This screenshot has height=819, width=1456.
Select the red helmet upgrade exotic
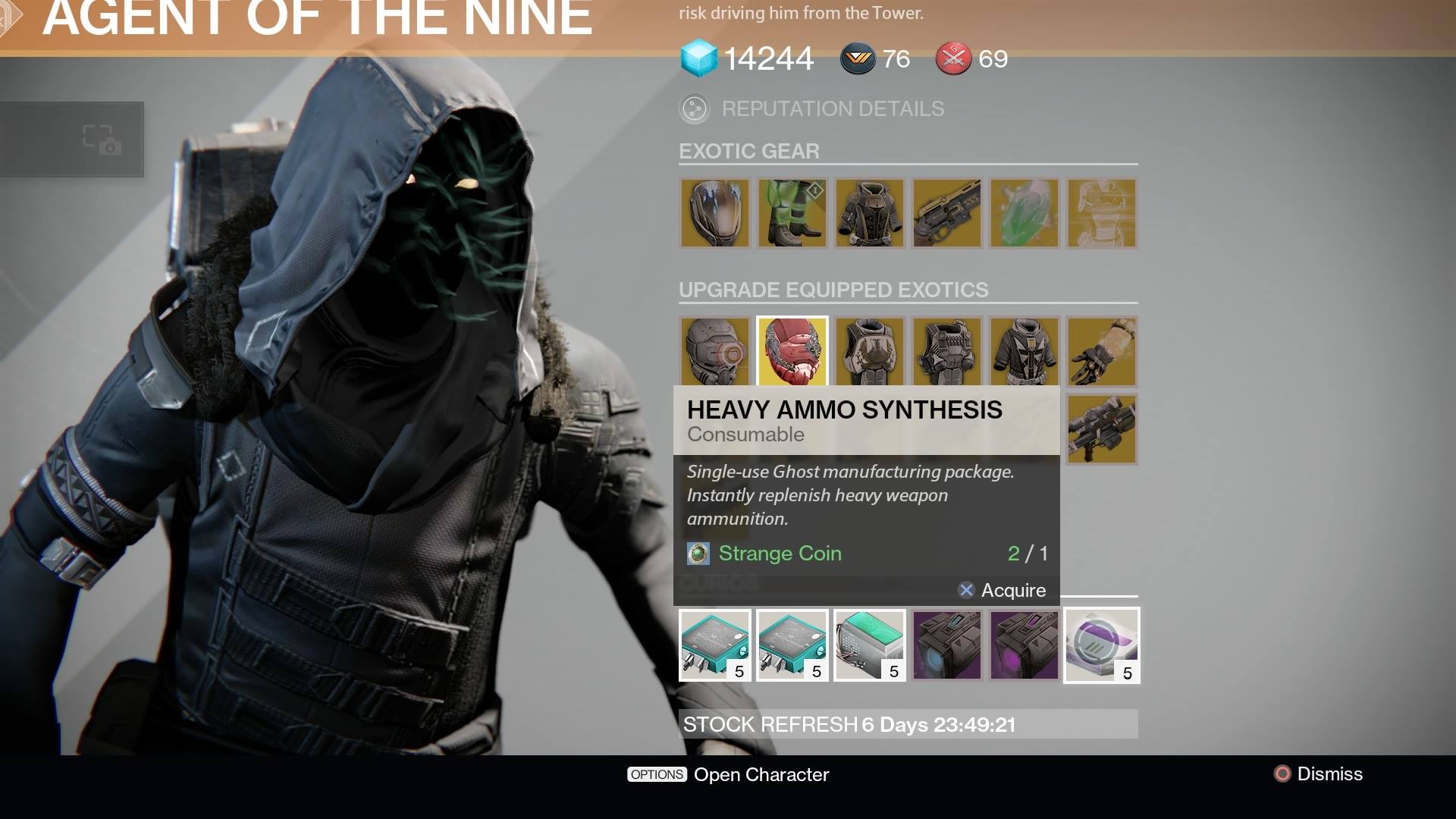792,352
